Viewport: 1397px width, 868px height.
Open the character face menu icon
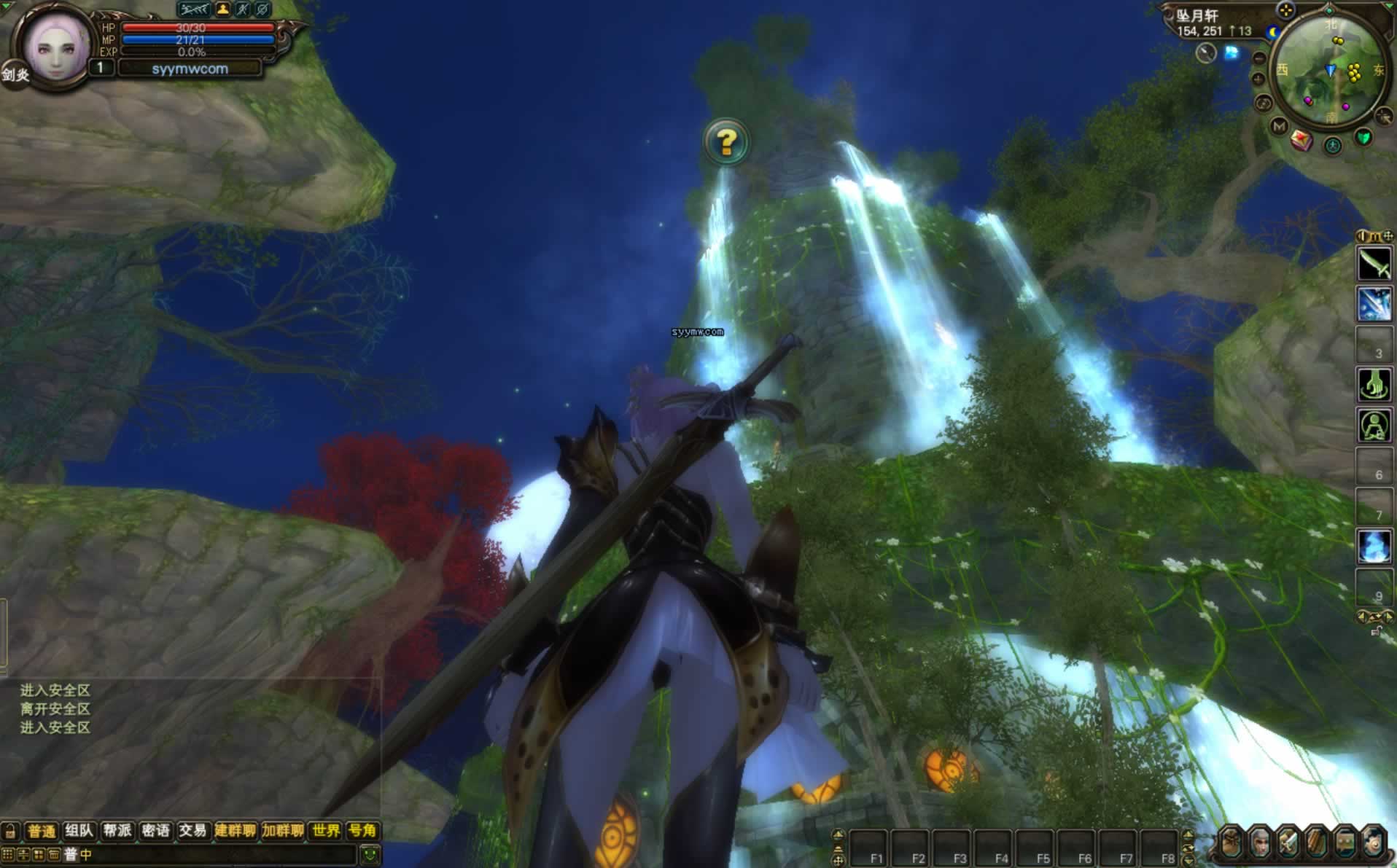click(x=1260, y=844)
